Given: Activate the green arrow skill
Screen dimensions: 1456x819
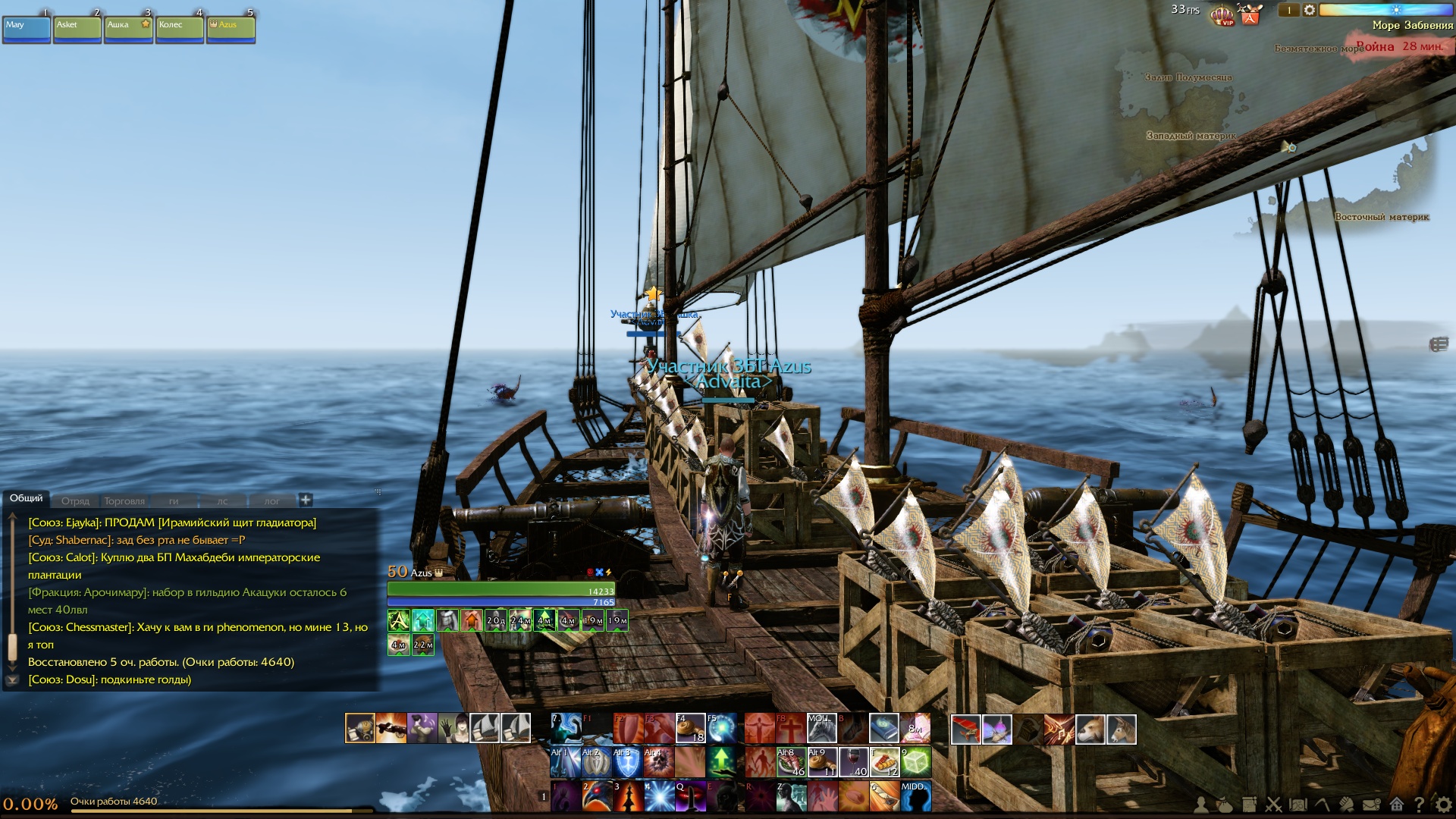Looking at the screenshot, I should tap(721, 762).
